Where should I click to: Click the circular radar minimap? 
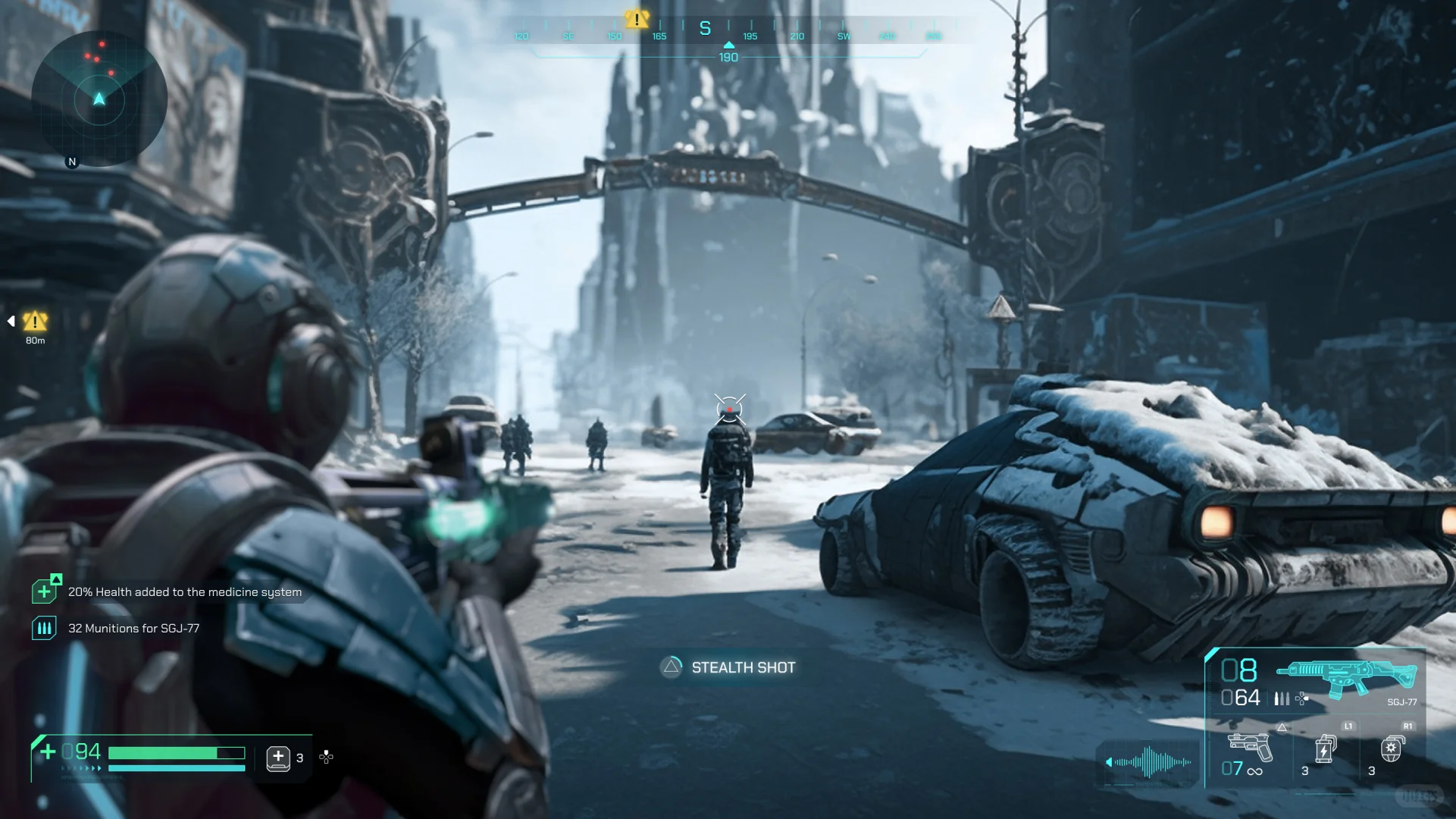[99, 99]
